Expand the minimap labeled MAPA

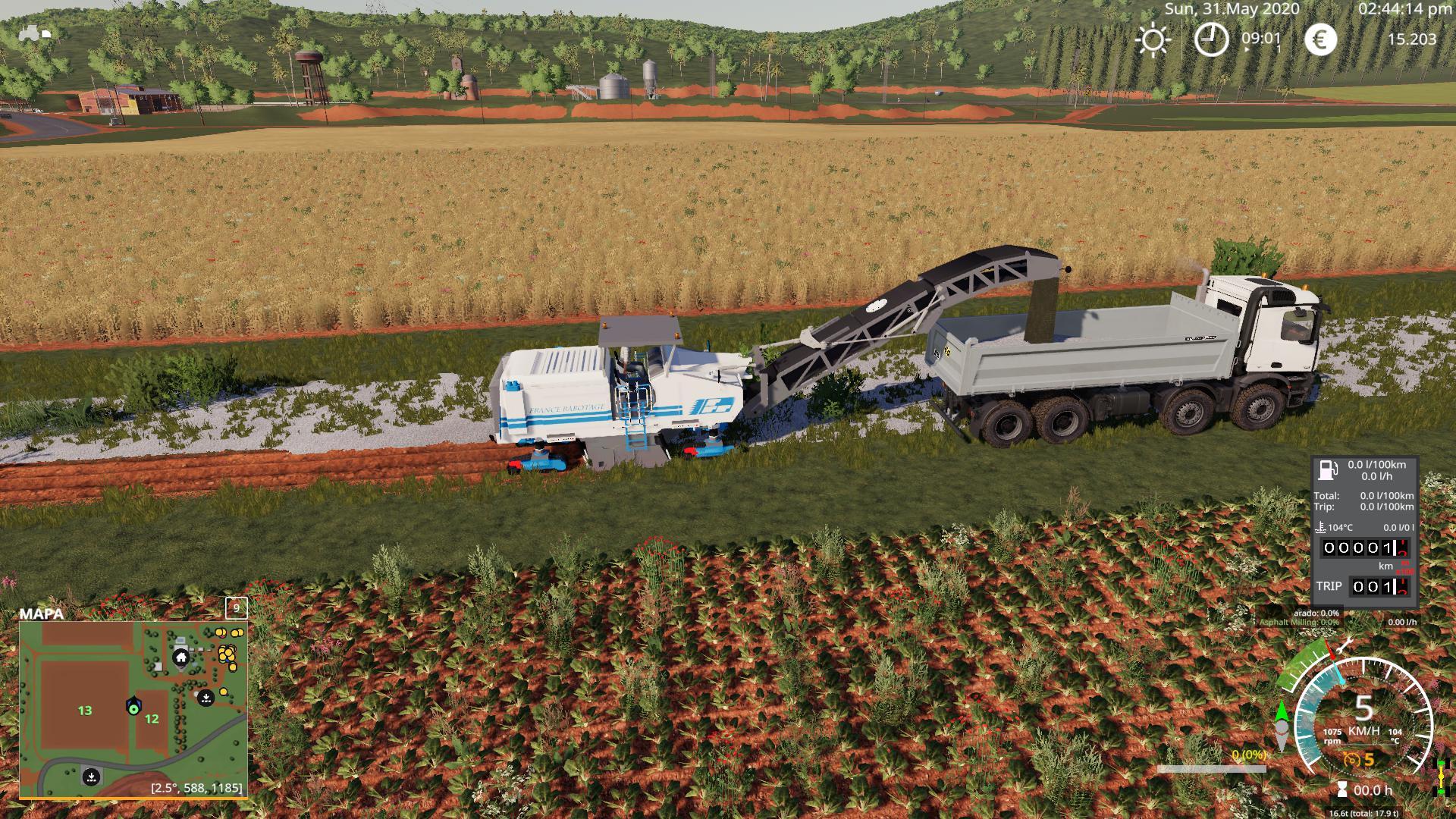click(42, 614)
